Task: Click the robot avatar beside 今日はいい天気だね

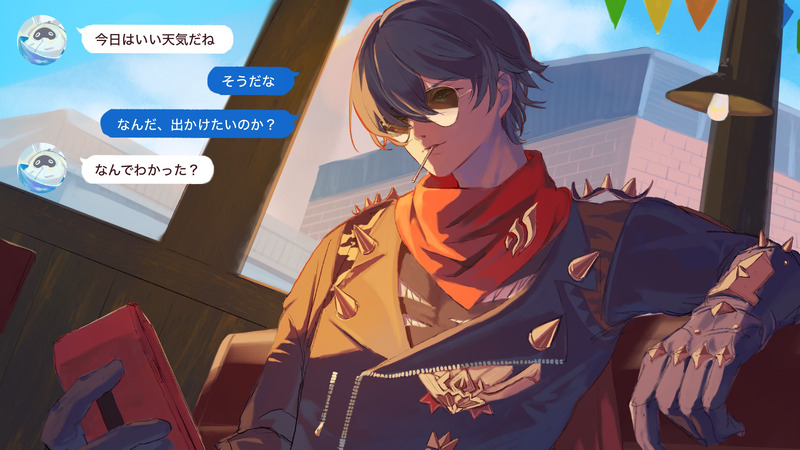Action: 42,40
